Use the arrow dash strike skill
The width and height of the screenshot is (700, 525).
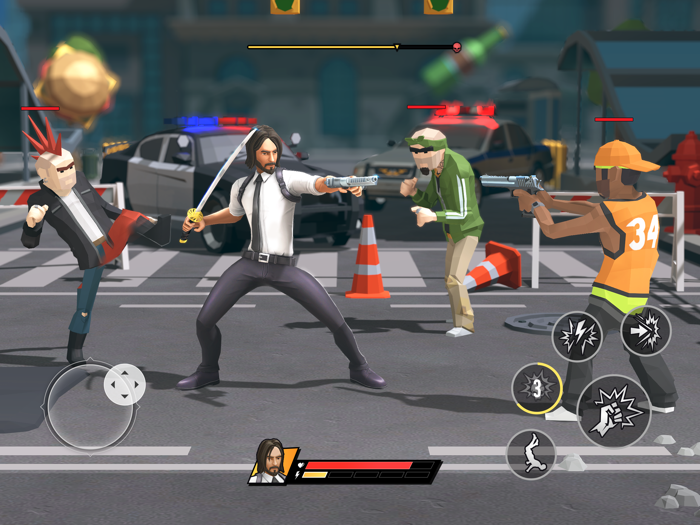[645, 330]
